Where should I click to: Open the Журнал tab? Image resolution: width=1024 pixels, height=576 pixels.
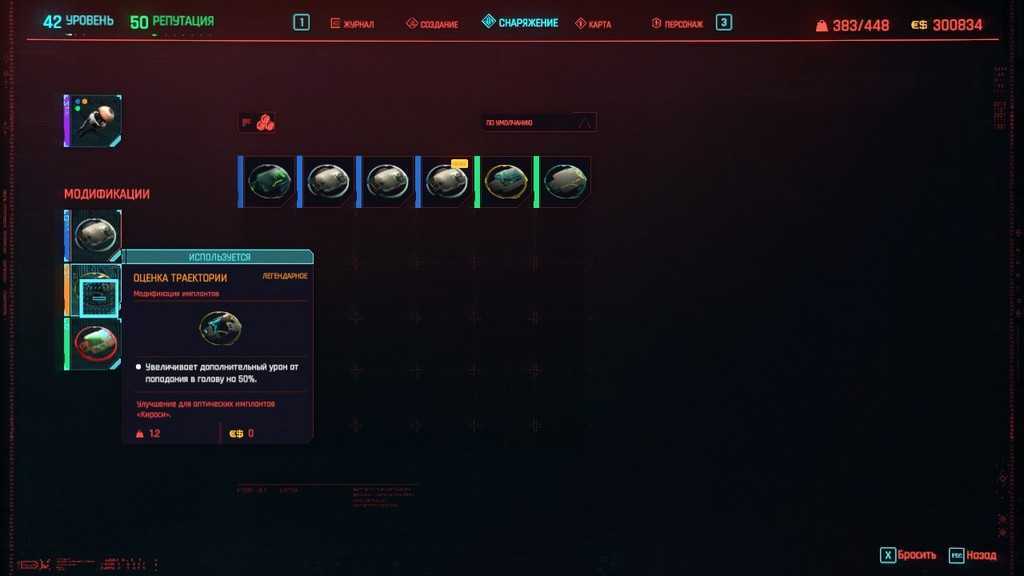pos(352,23)
